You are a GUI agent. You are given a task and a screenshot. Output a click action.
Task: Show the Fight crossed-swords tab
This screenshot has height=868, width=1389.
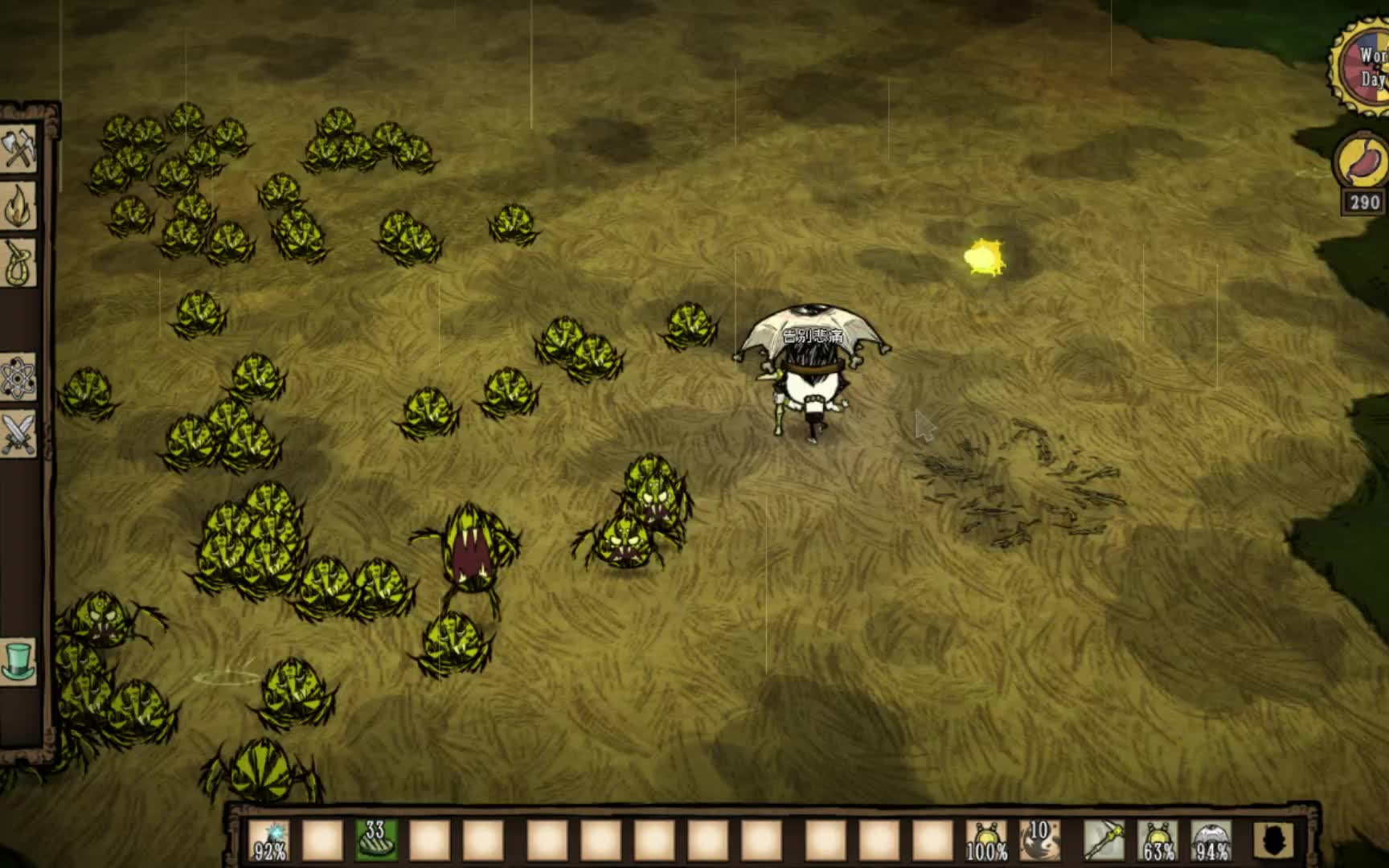click(x=19, y=434)
